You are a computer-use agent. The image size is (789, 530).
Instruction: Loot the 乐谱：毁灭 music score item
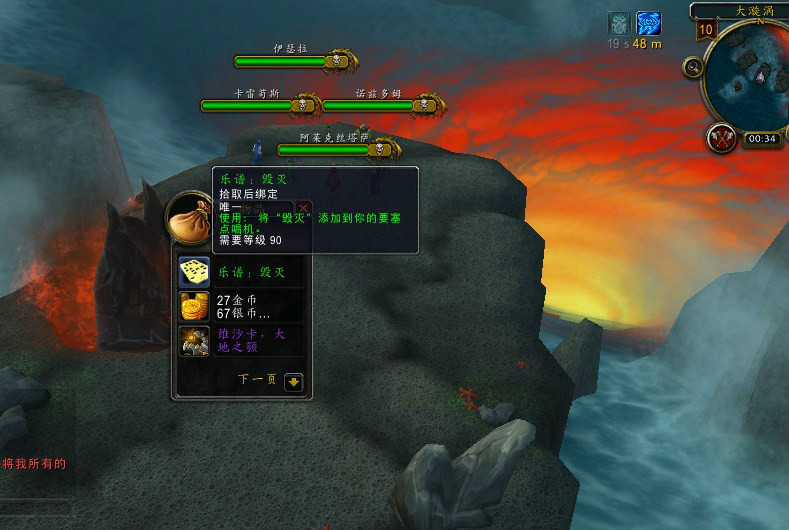[194, 272]
